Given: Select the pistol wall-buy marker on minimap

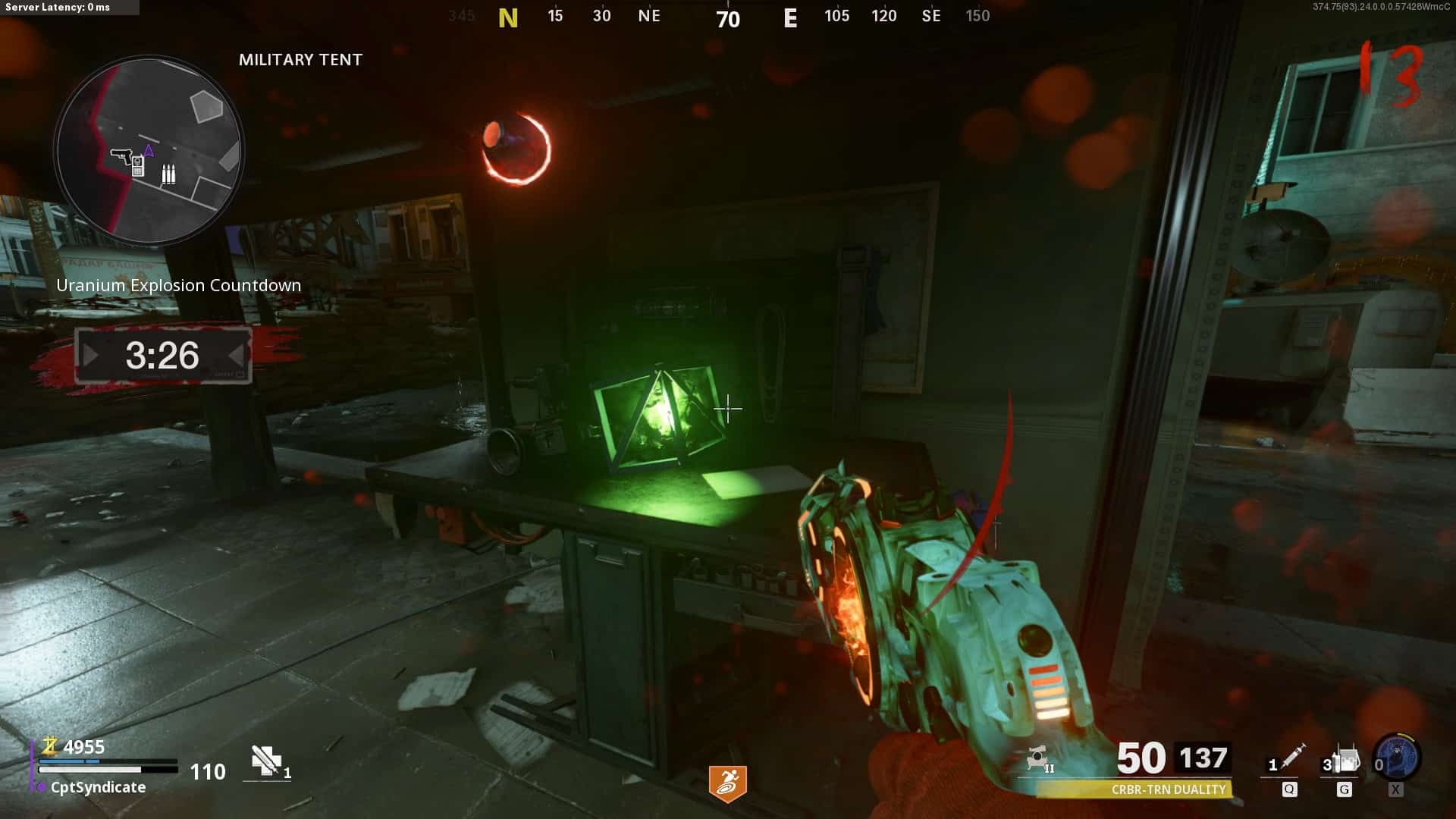Looking at the screenshot, I should pyautogui.click(x=121, y=156).
